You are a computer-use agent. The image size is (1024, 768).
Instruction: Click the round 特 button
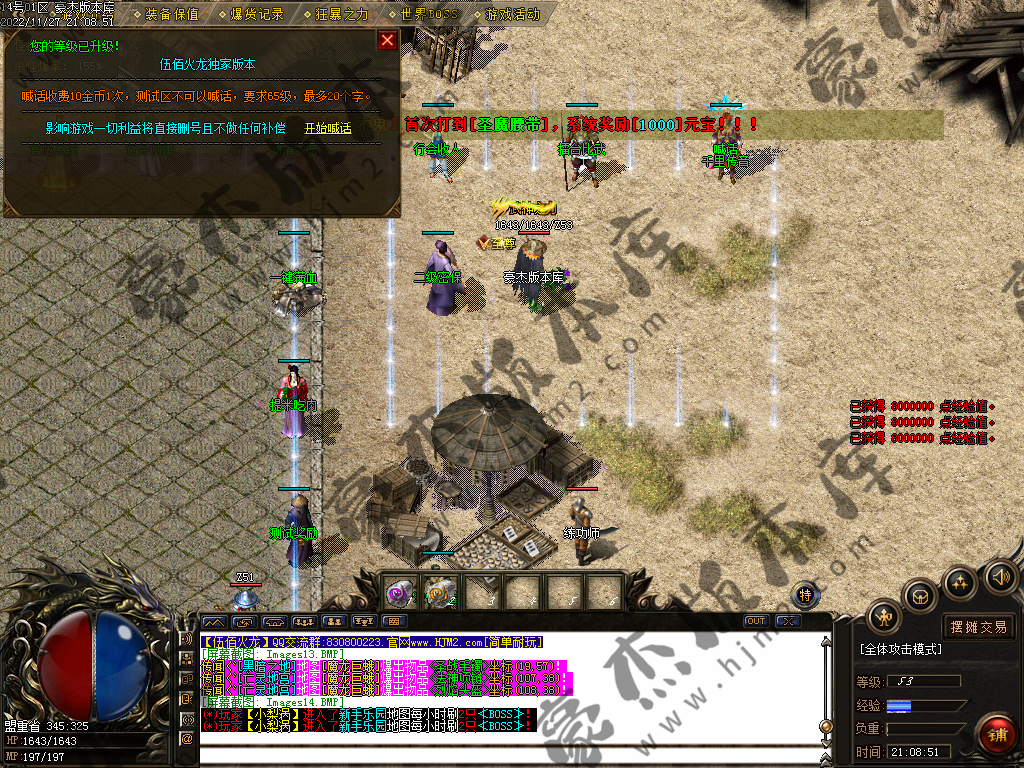[x=806, y=595]
